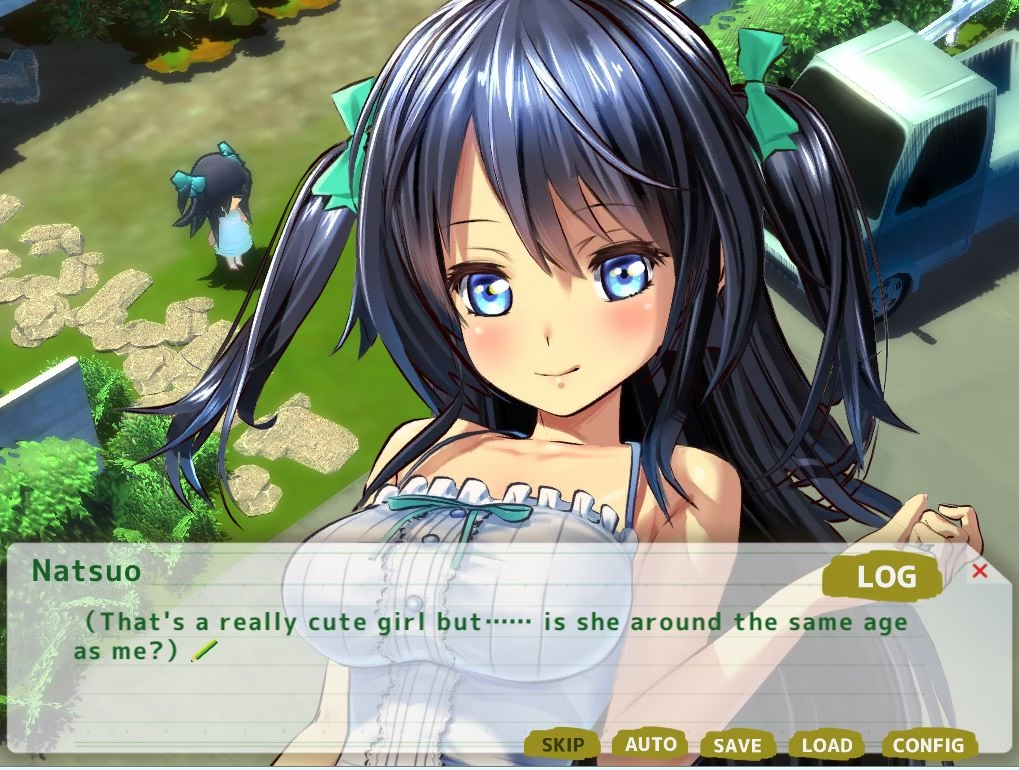The image size is (1019, 770).
Task: Open the SAVE menu
Action: click(738, 746)
